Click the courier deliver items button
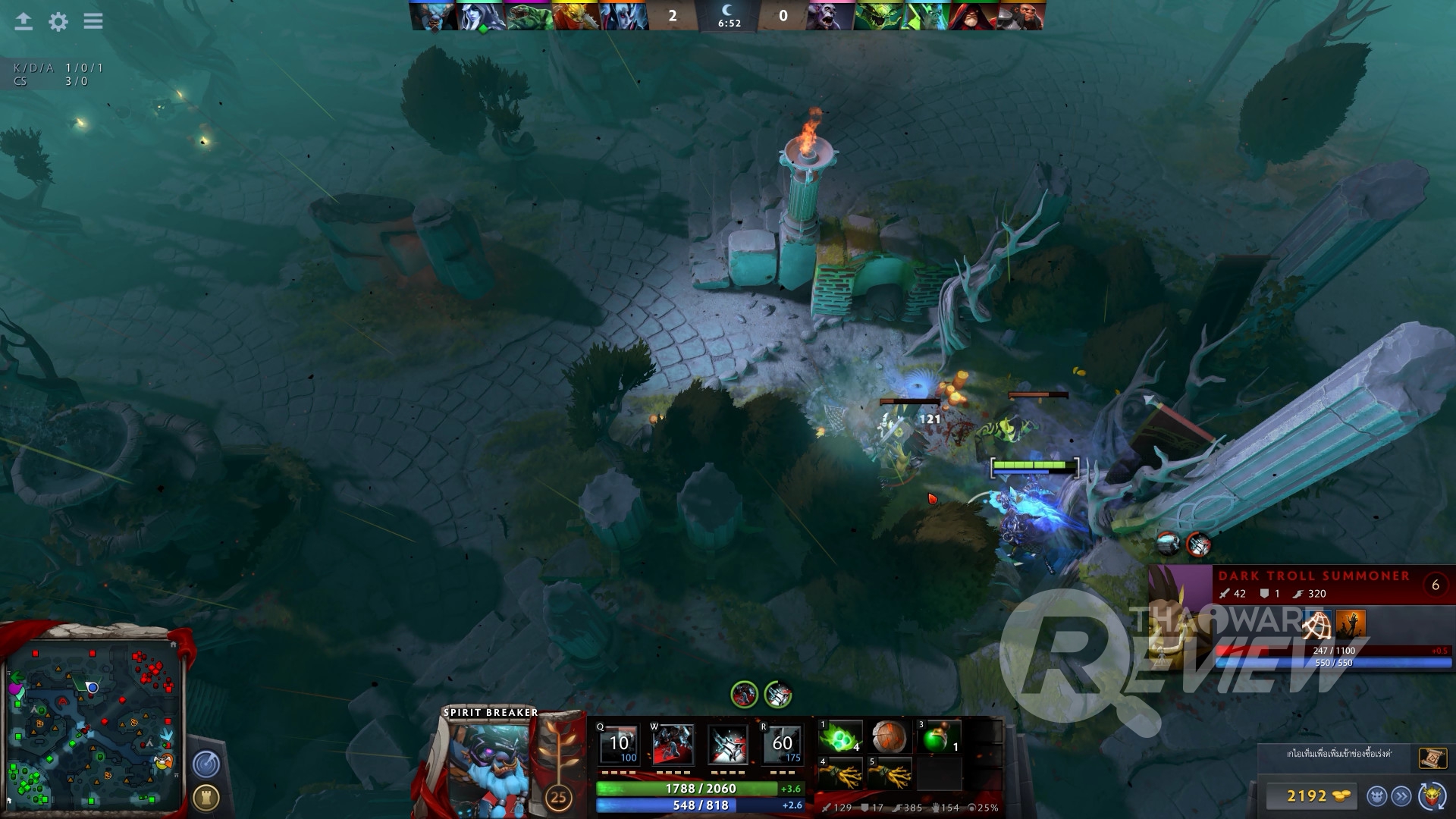1456x819 pixels. (x=1402, y=795)
